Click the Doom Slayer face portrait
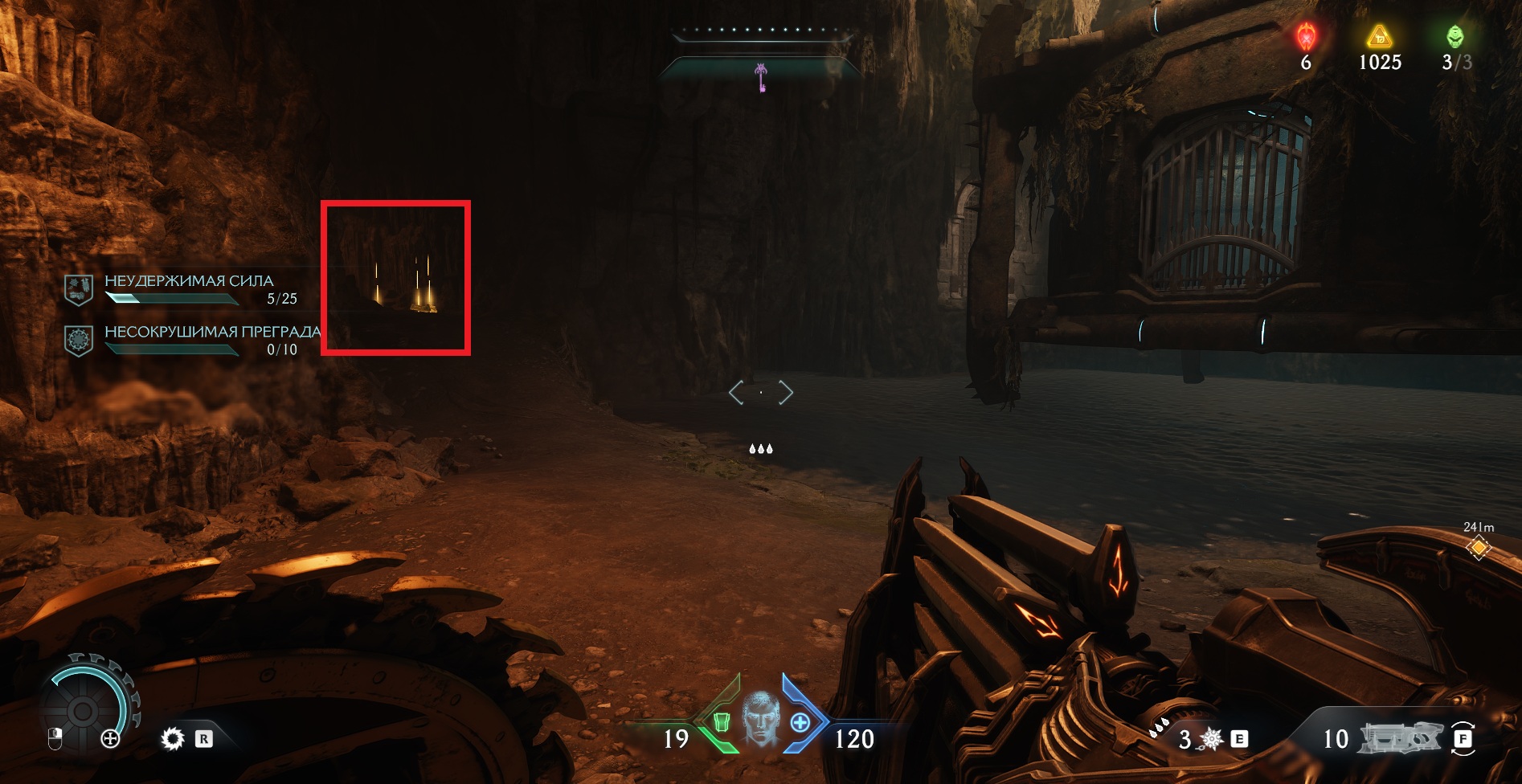 (760, 720)
